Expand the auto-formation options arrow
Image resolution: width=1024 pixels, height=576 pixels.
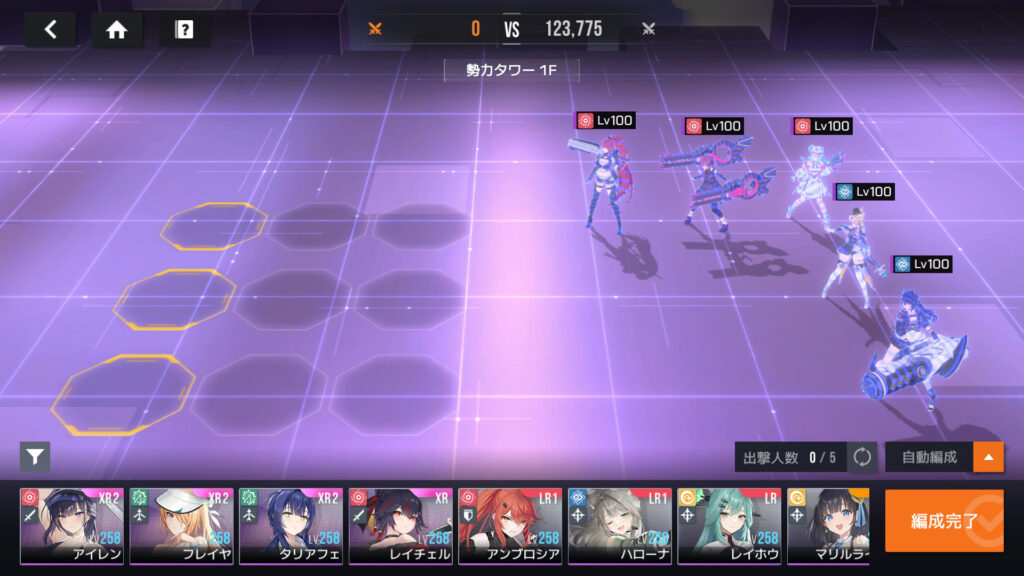click(988, 457)
